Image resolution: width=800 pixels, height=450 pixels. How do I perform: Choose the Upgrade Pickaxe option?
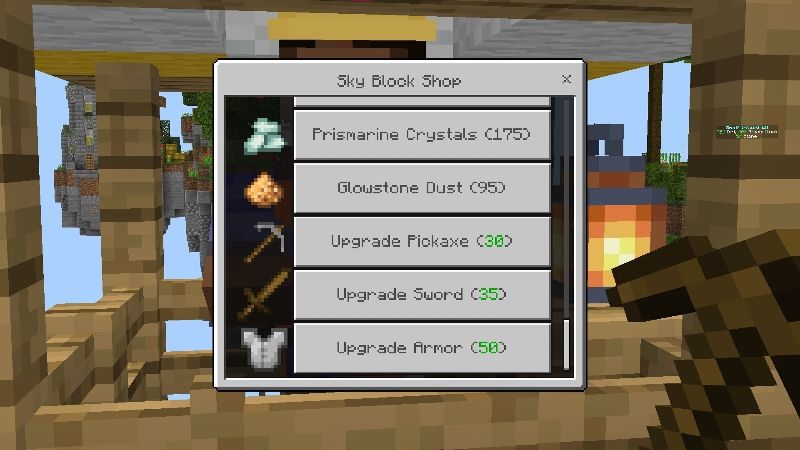click(x=421, y=241)
